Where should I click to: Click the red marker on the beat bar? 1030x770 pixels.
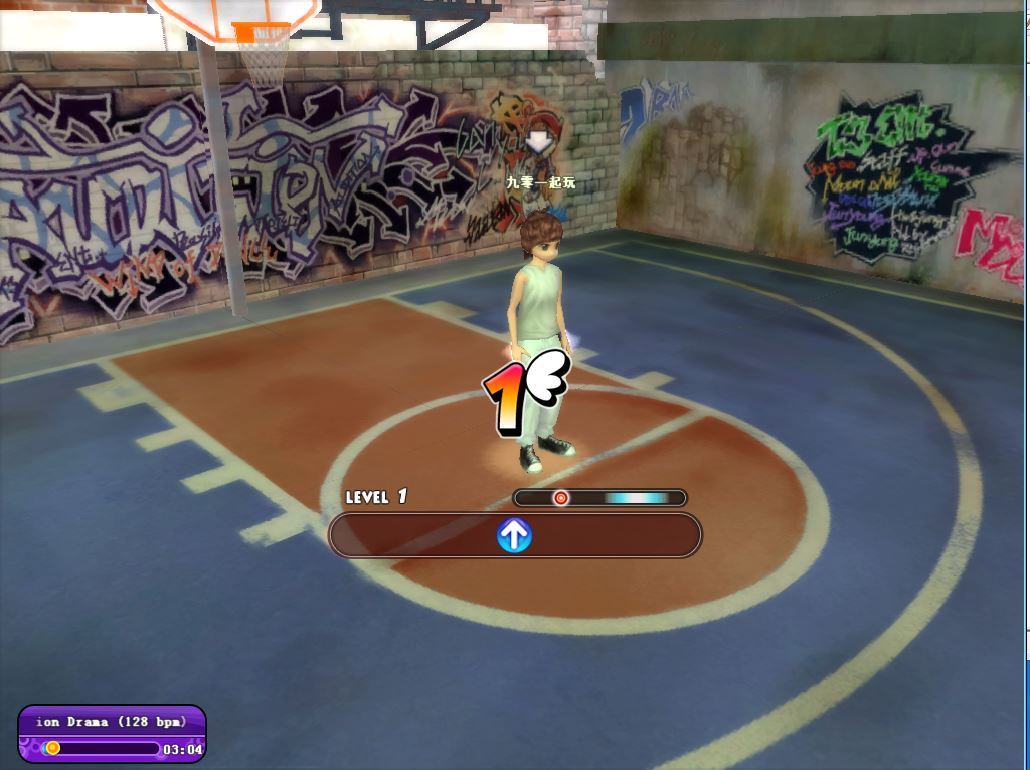click(561, 498)
